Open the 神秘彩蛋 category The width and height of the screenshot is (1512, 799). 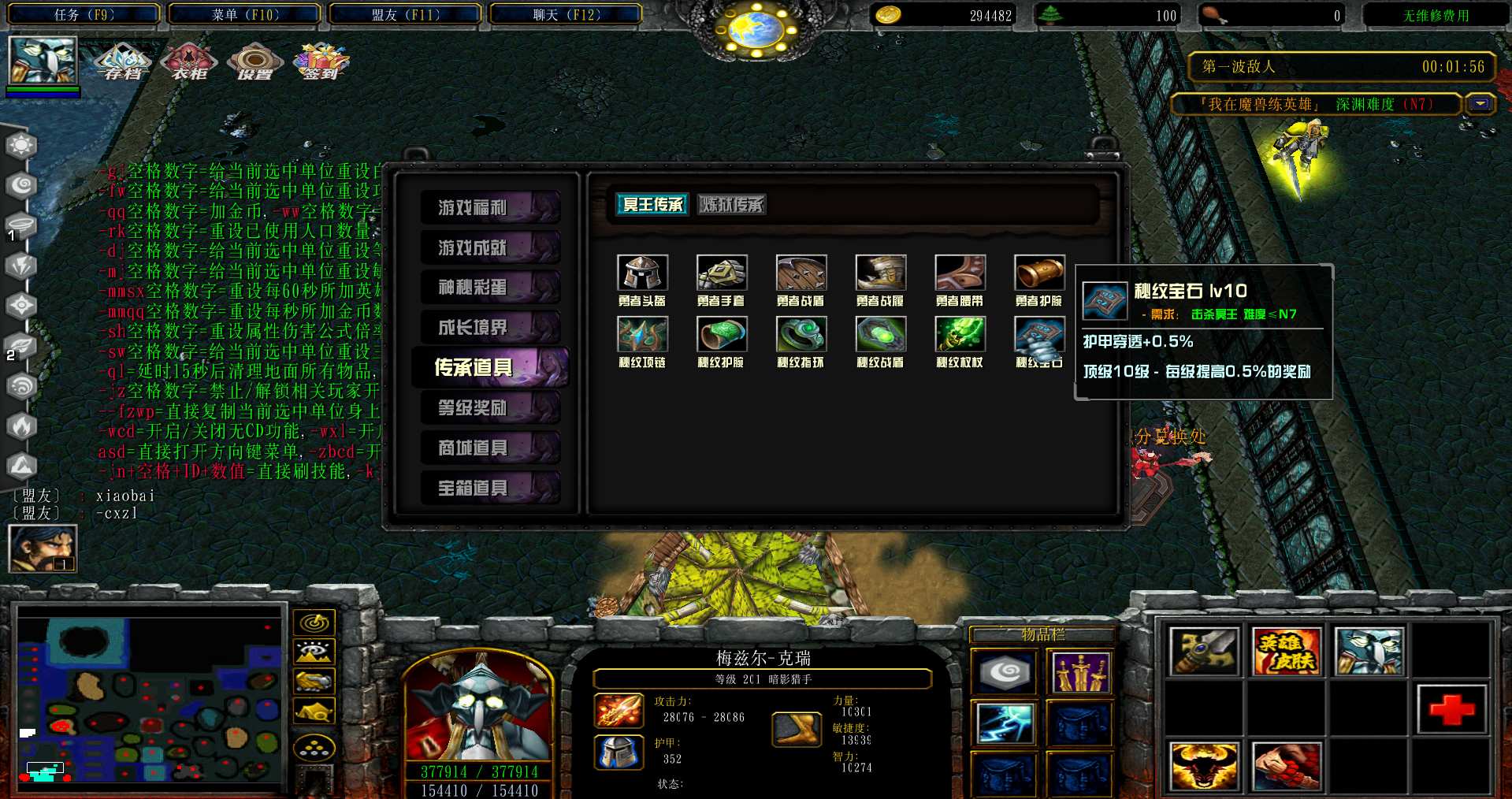[x=490, y=287]
